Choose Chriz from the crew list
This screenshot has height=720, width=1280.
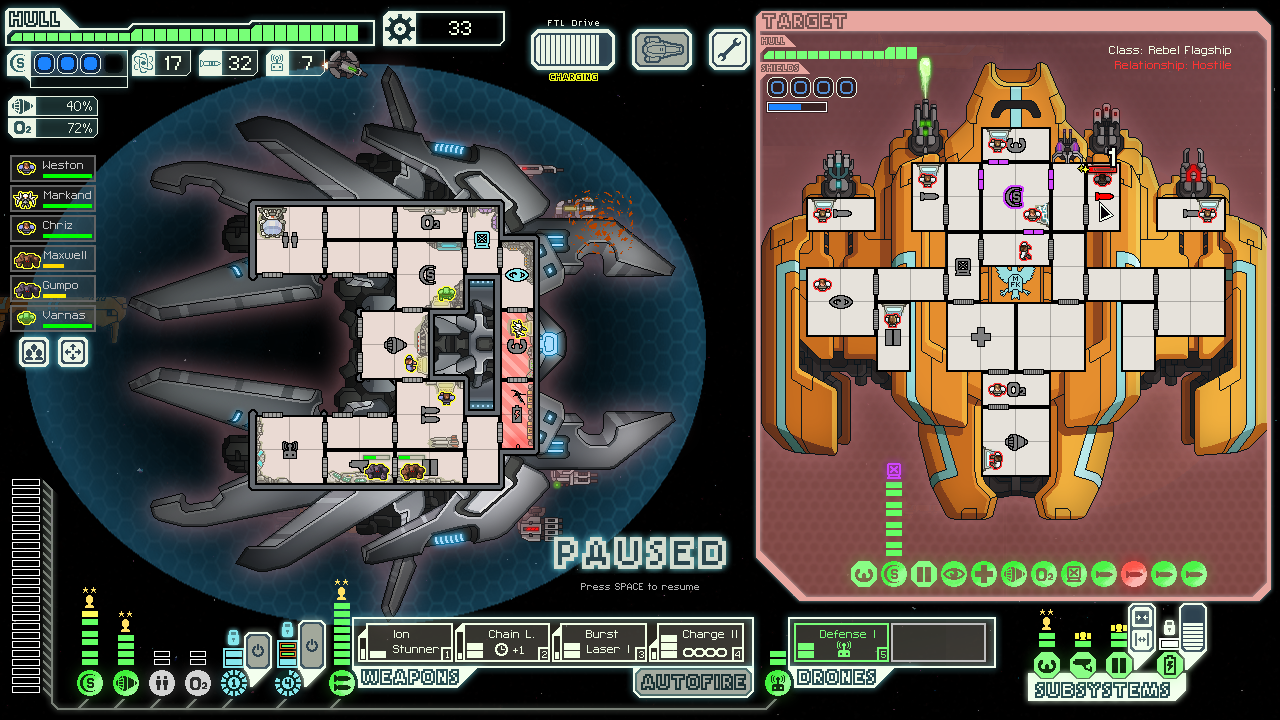[54, 228]
